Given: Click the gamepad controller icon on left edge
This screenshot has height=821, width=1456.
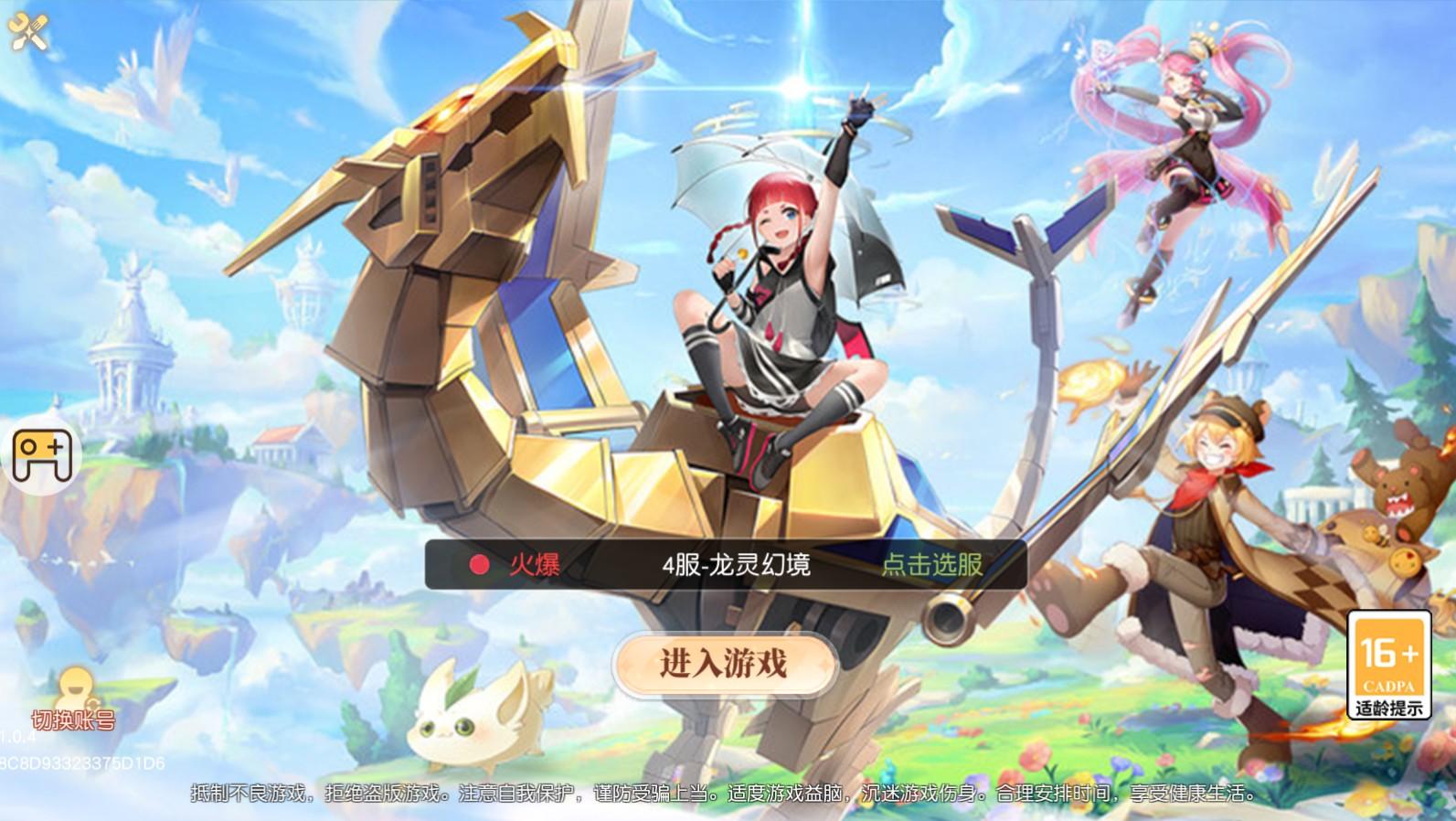Looking at the screenshot, I should (x=40, y=455).
